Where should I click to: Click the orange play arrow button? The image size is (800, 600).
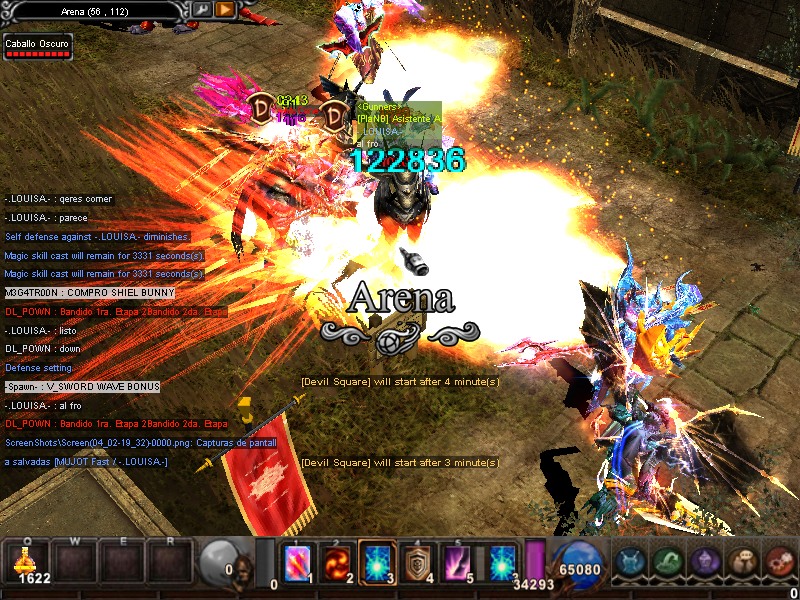click(x=226, y=10)
